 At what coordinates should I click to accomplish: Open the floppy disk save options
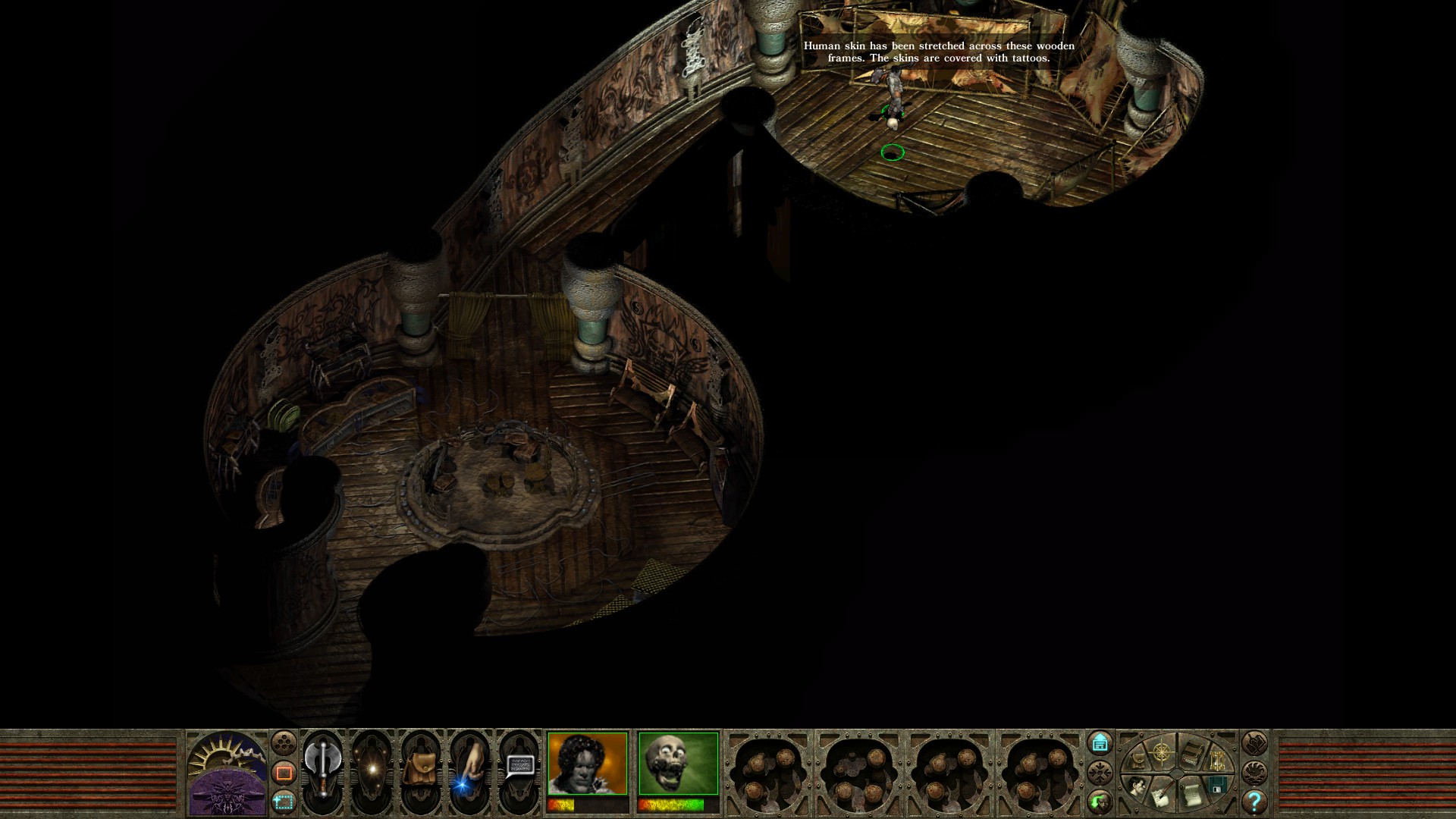(x=1218, y=785)
